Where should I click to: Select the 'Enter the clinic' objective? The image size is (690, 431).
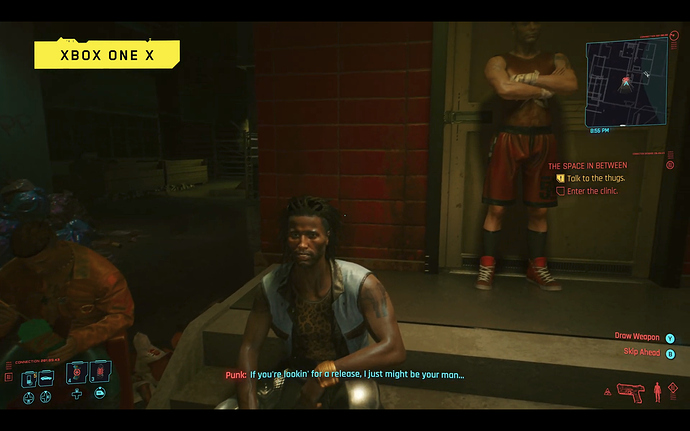pyautogui.click(x=593, y=190)
